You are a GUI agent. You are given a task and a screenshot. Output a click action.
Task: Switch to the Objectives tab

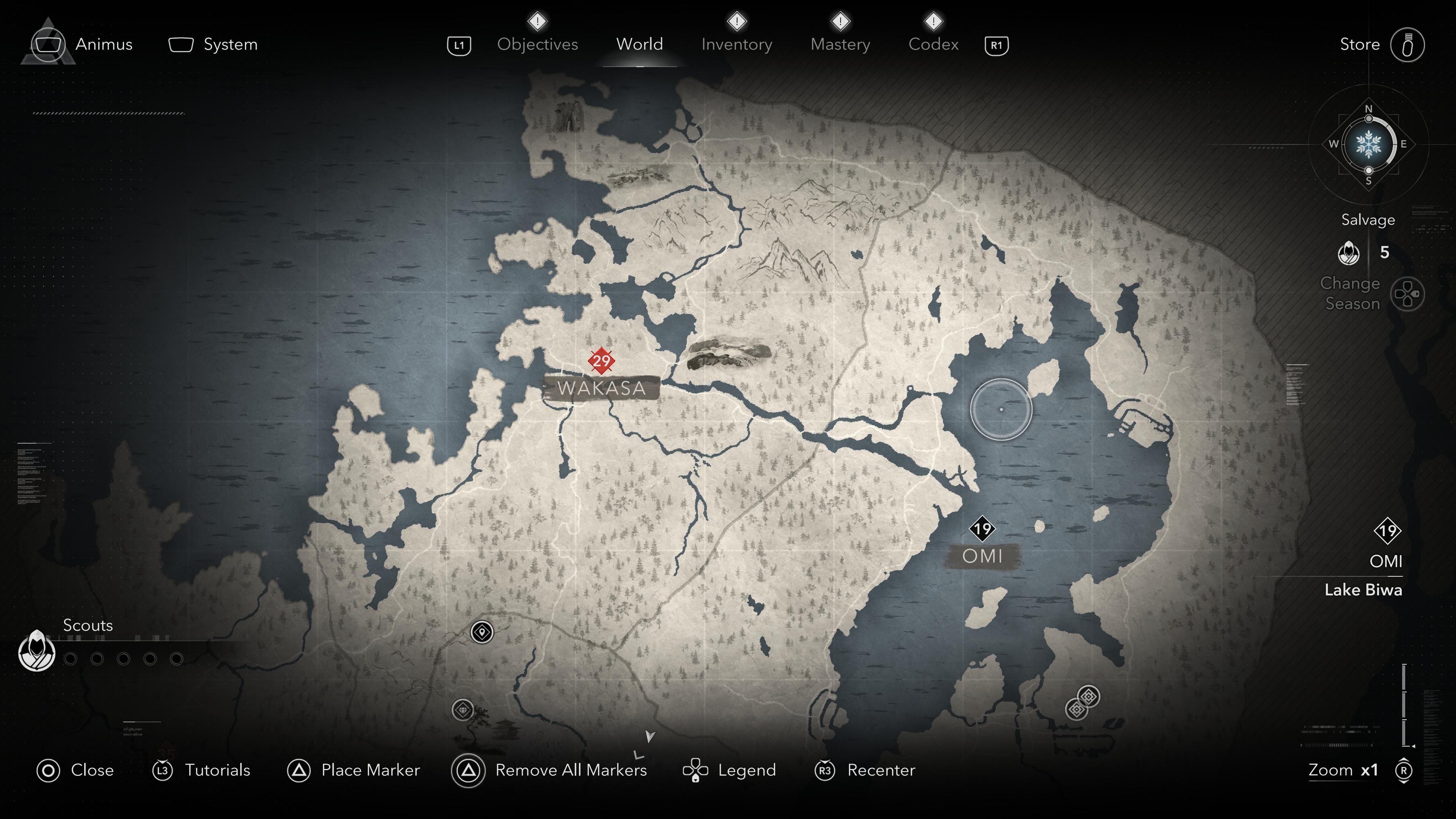[537, 44]
